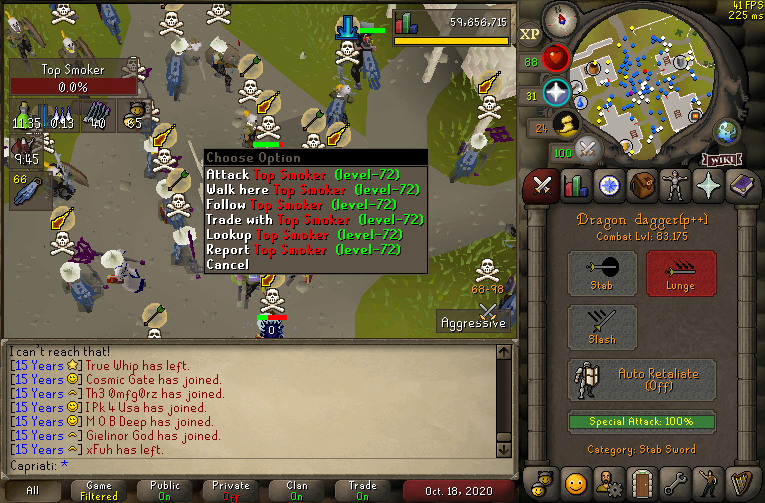Select the Stab attack style
This screenshot has height=503, width=765.
click(602, 273)
